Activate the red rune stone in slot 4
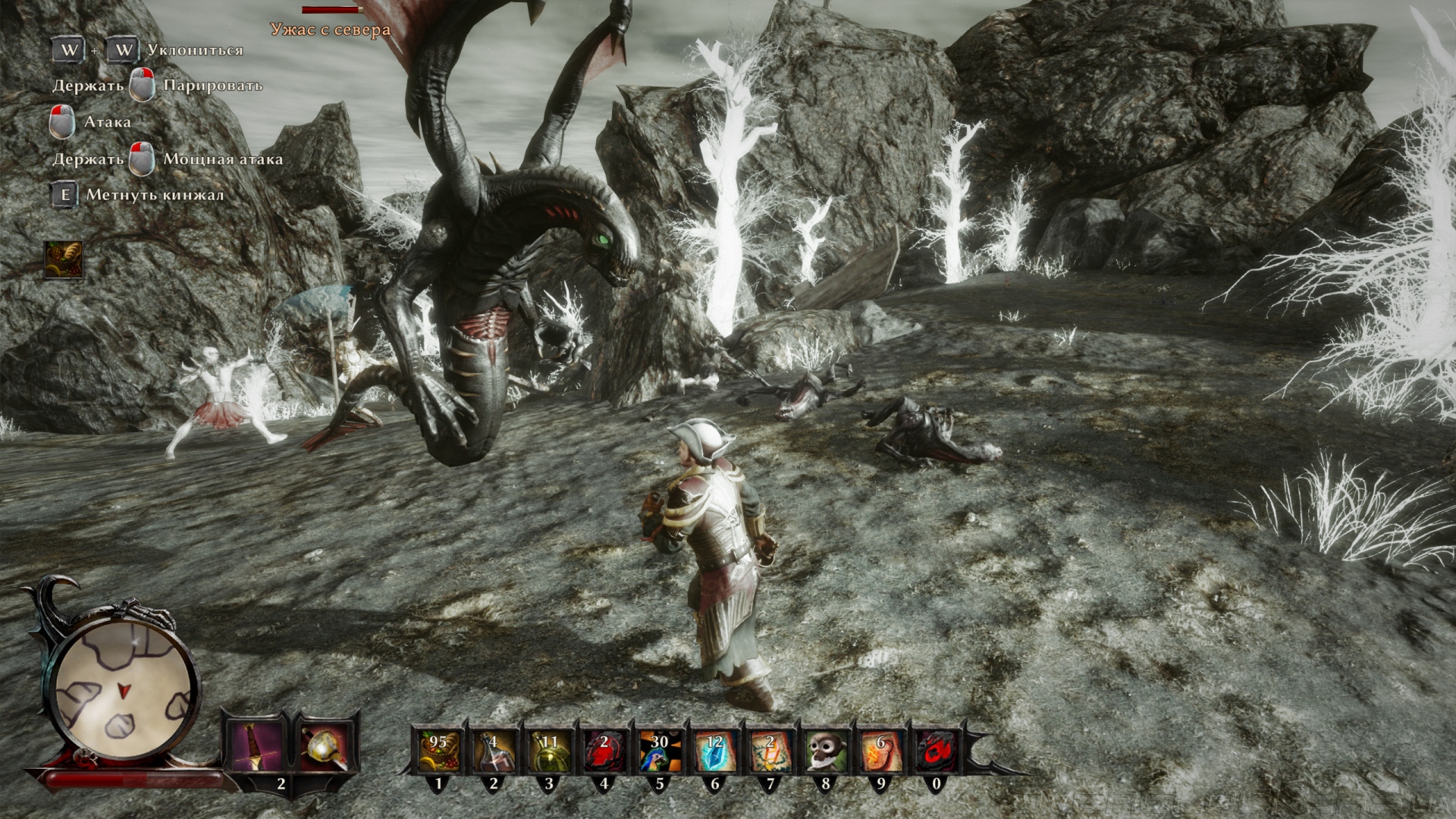This screenshot has height=819, width=1456. (x=604, y=751)
